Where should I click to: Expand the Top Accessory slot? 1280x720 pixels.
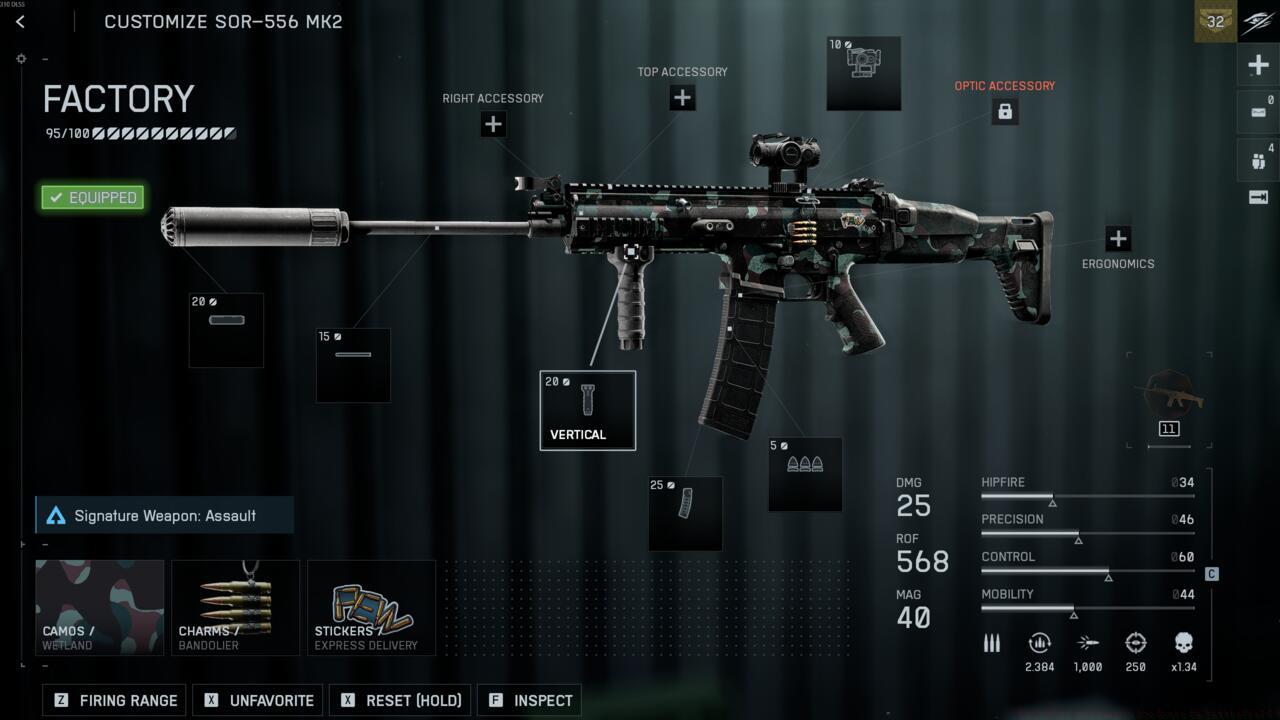tap(682, 97)
